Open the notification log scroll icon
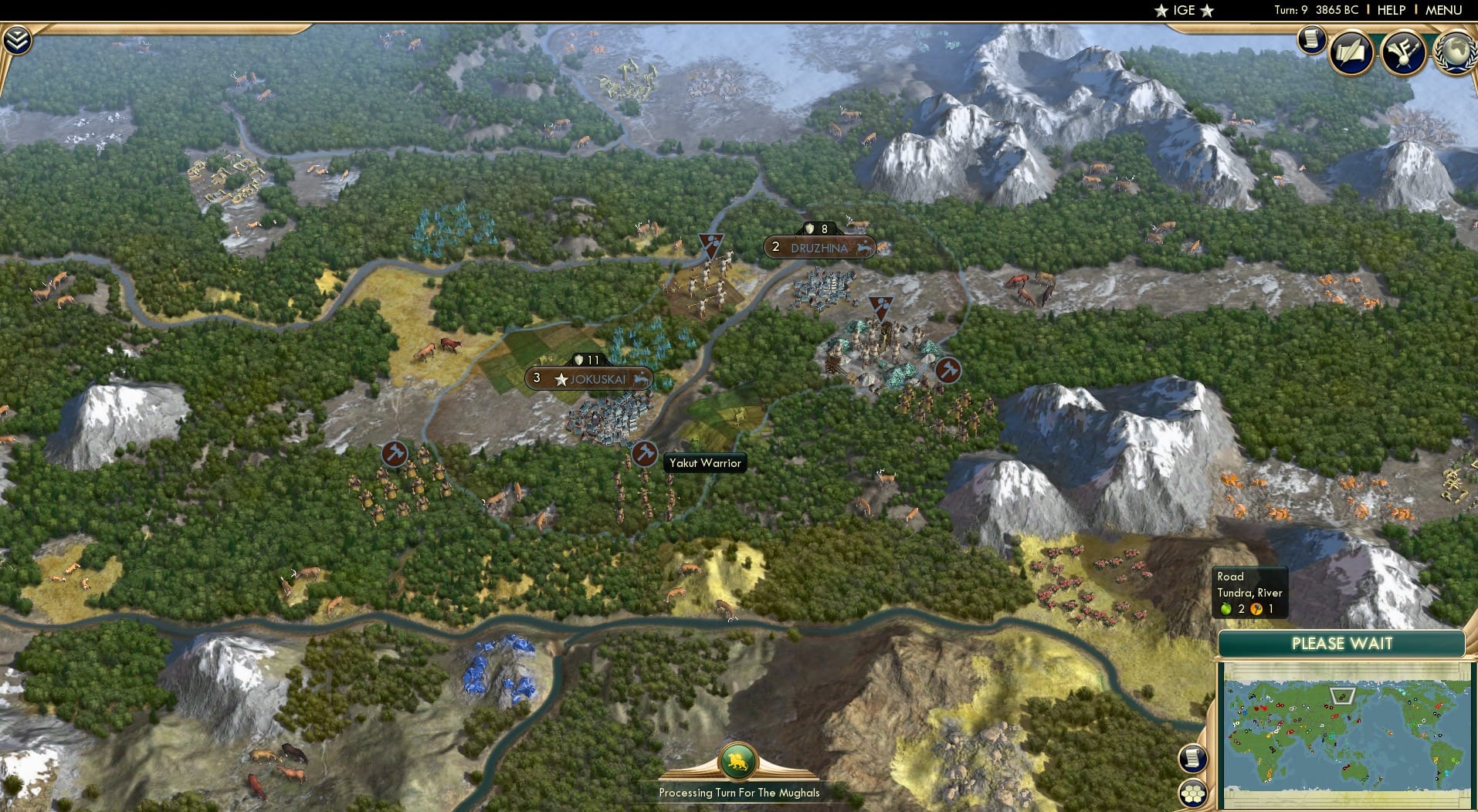Screen dimensions: 1478x812 coord(1310,41)
